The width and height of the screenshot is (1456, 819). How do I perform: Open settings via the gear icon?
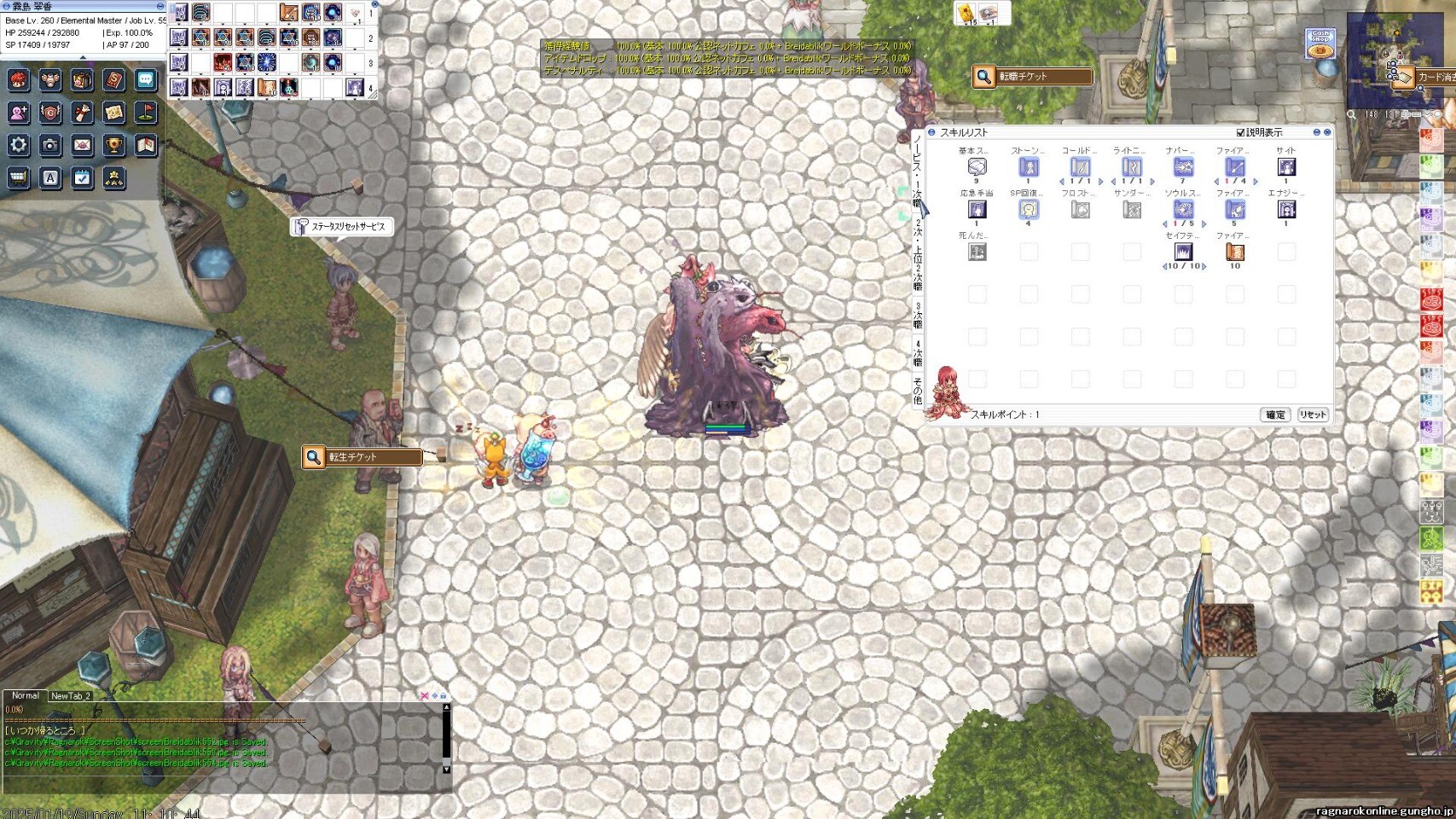[19, 145]
